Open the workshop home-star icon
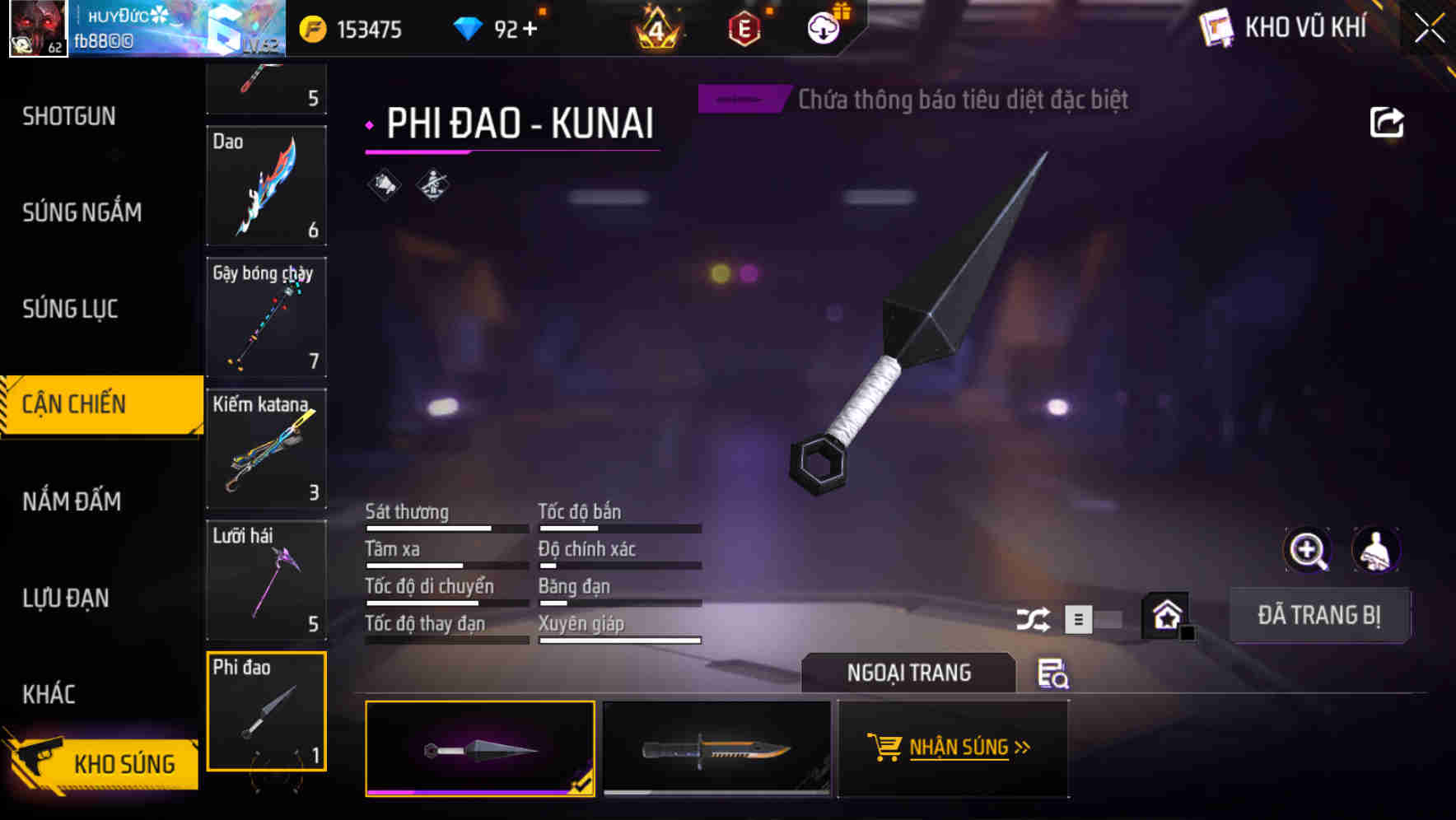Screen dimensions: 1456x820 pyautogui.click(x=1165, y=613)
